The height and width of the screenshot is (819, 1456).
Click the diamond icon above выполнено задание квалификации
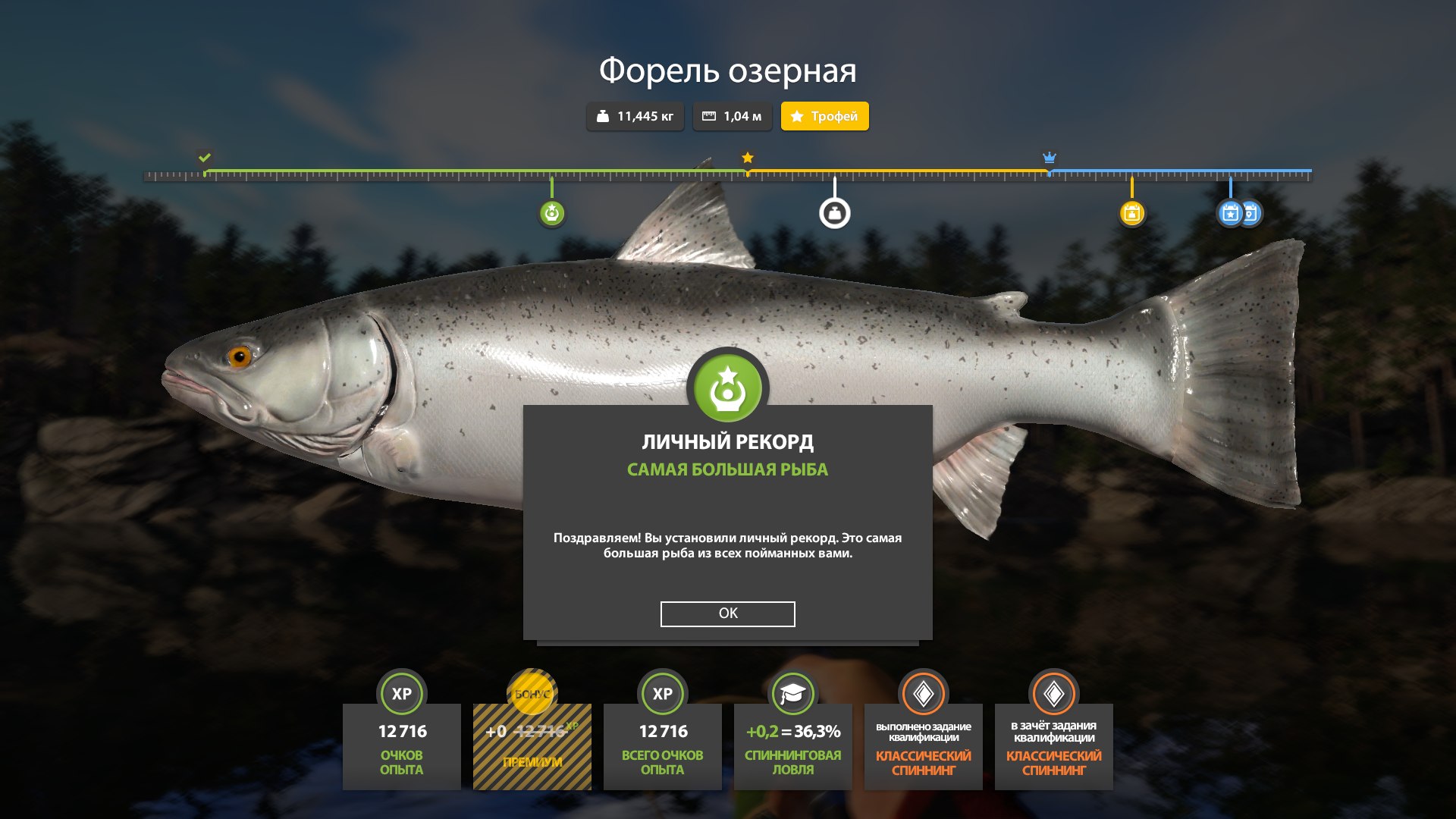(922, 692)
